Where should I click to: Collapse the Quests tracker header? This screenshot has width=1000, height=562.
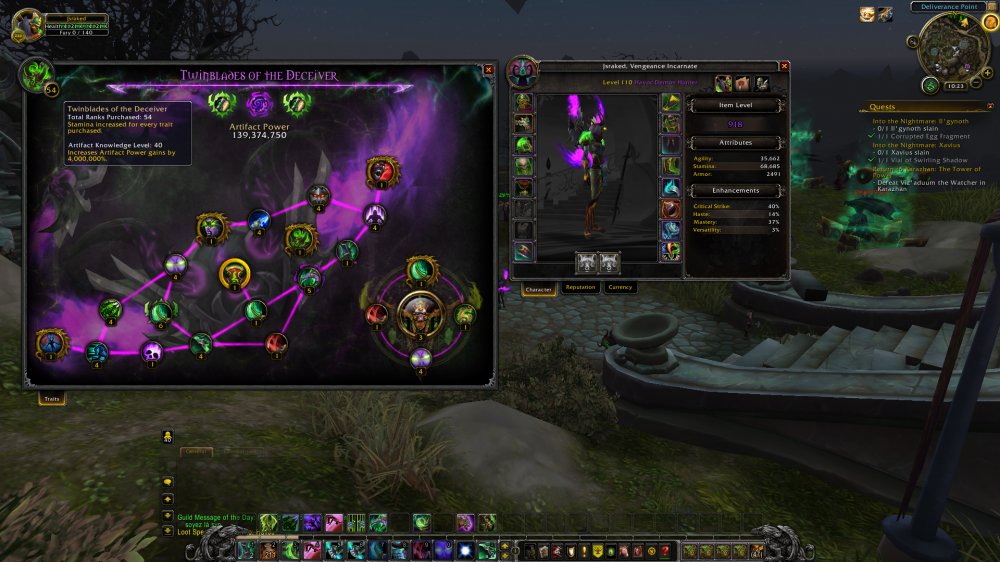click(989, 106)
